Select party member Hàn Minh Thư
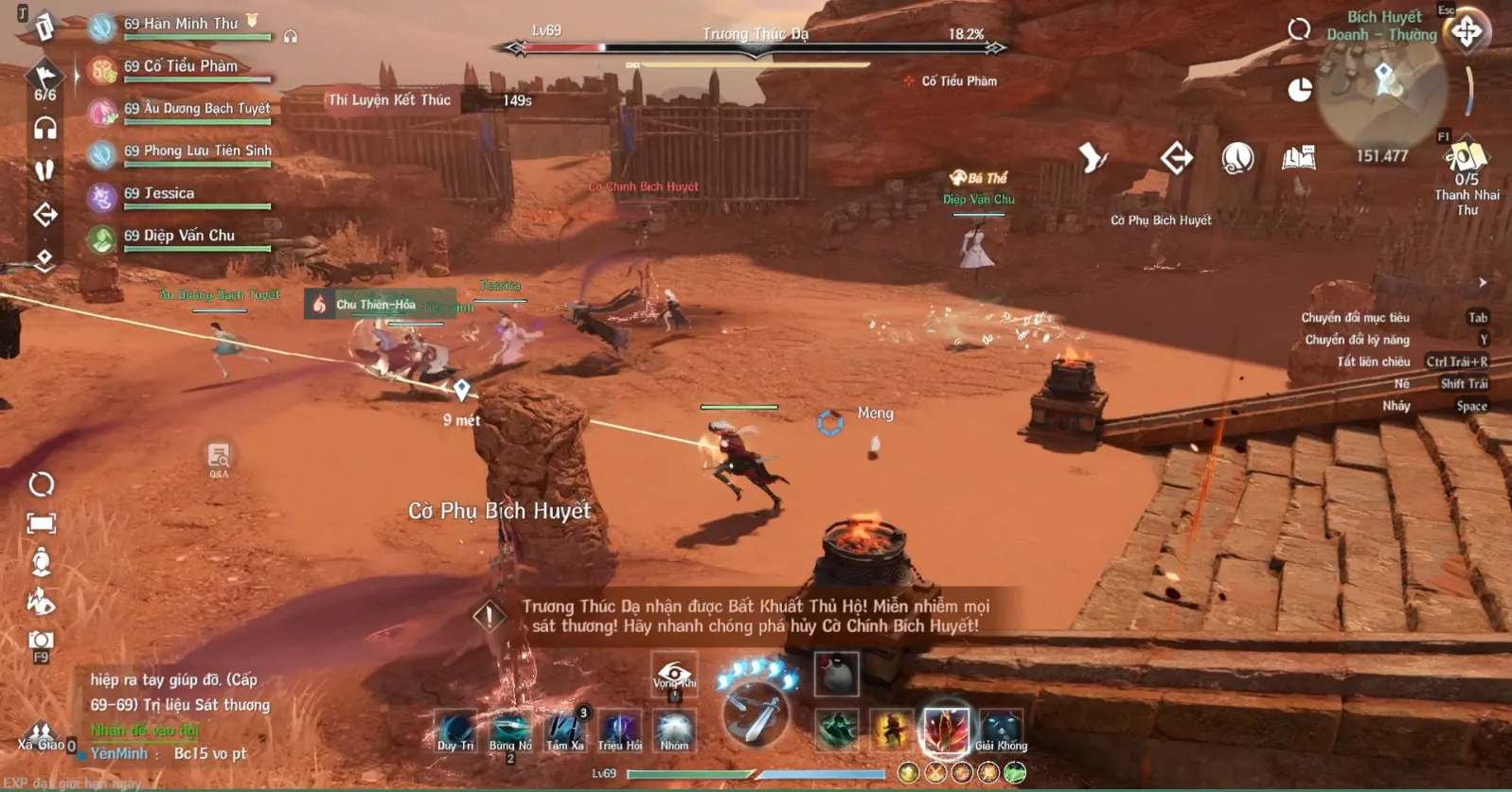 (180, 26)
